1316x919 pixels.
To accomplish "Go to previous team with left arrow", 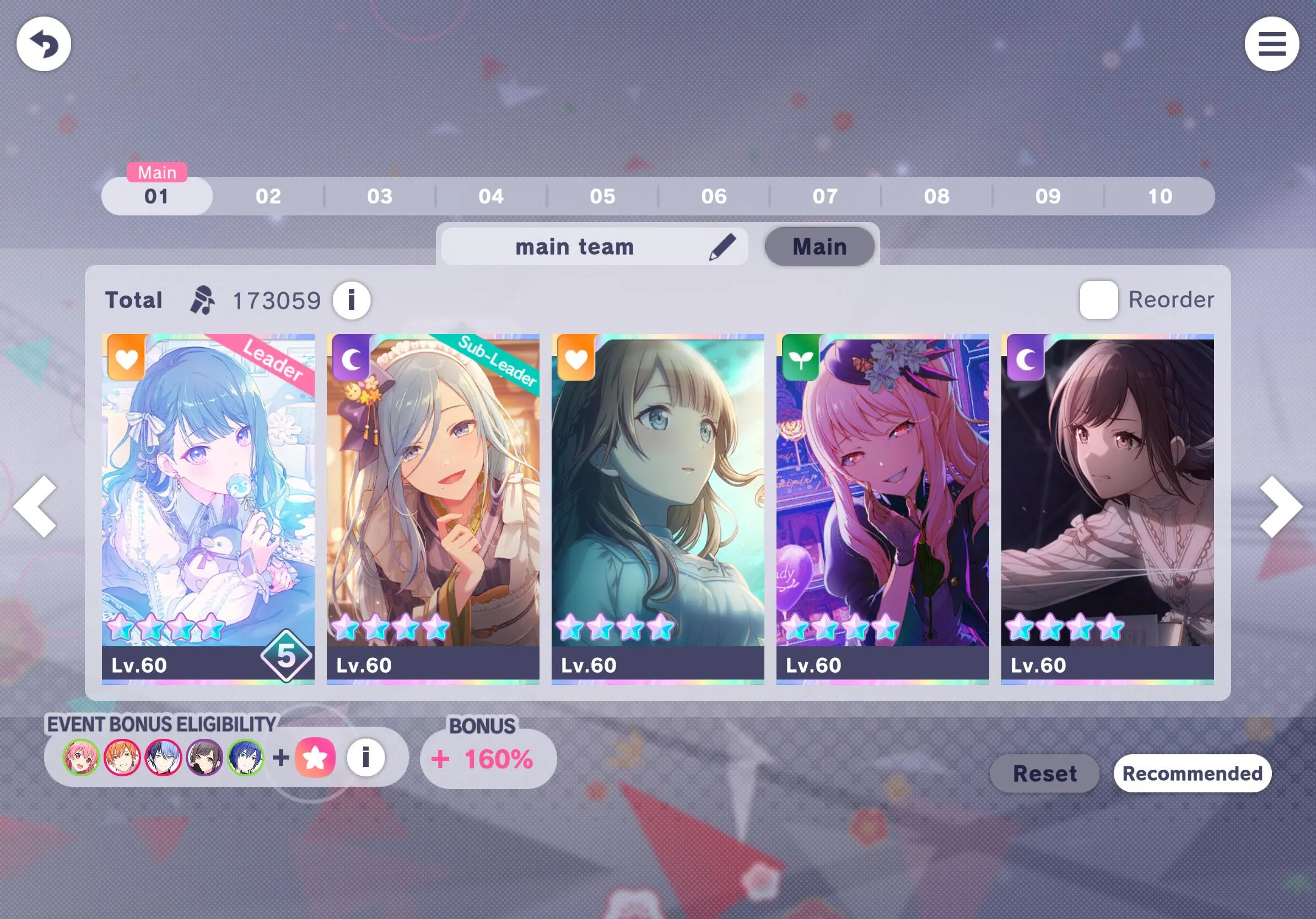I will pyautogui.click(x=35, y=506).
